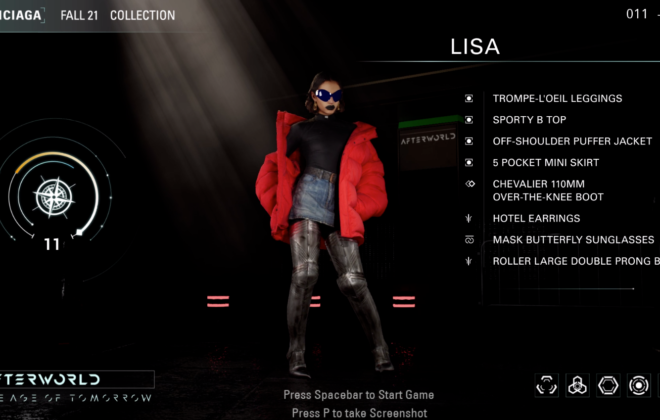Activate the three-bracket triangular icon button
The height and width of the screenshot is (420, 660).
point(547,385)
